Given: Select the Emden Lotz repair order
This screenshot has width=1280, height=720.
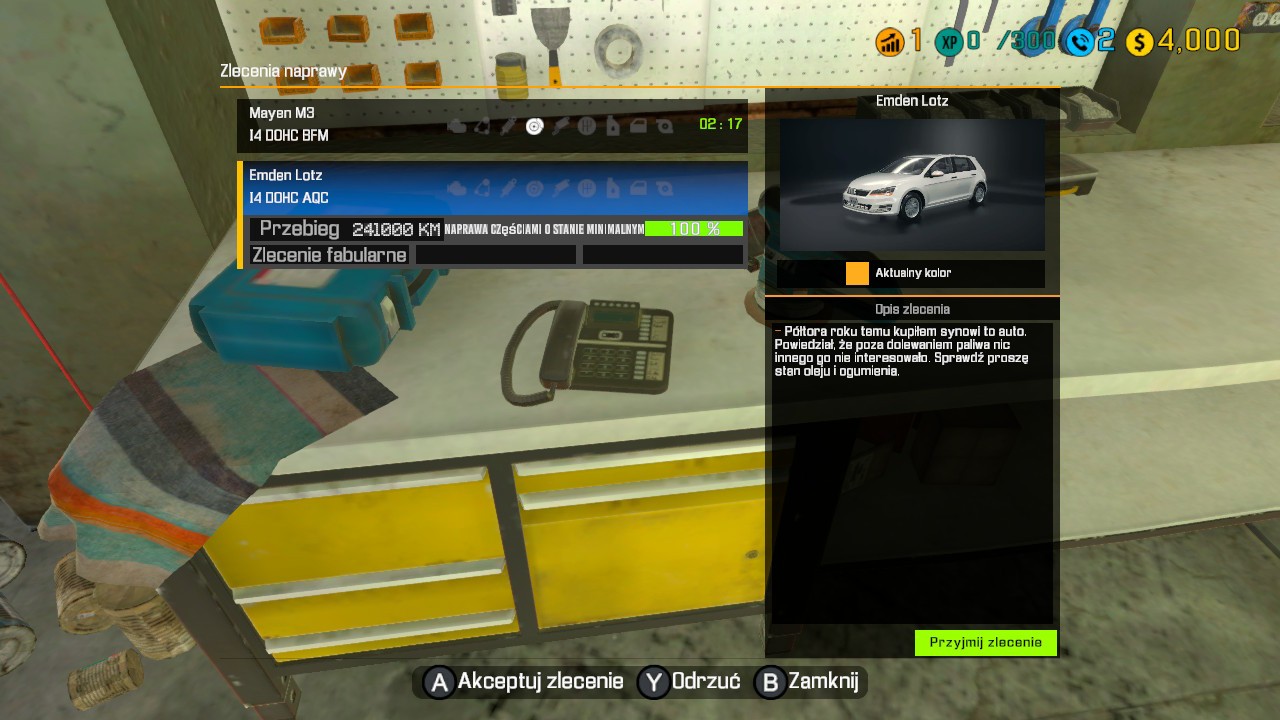Looking at the screenshot, I should [x=492, y=186].
